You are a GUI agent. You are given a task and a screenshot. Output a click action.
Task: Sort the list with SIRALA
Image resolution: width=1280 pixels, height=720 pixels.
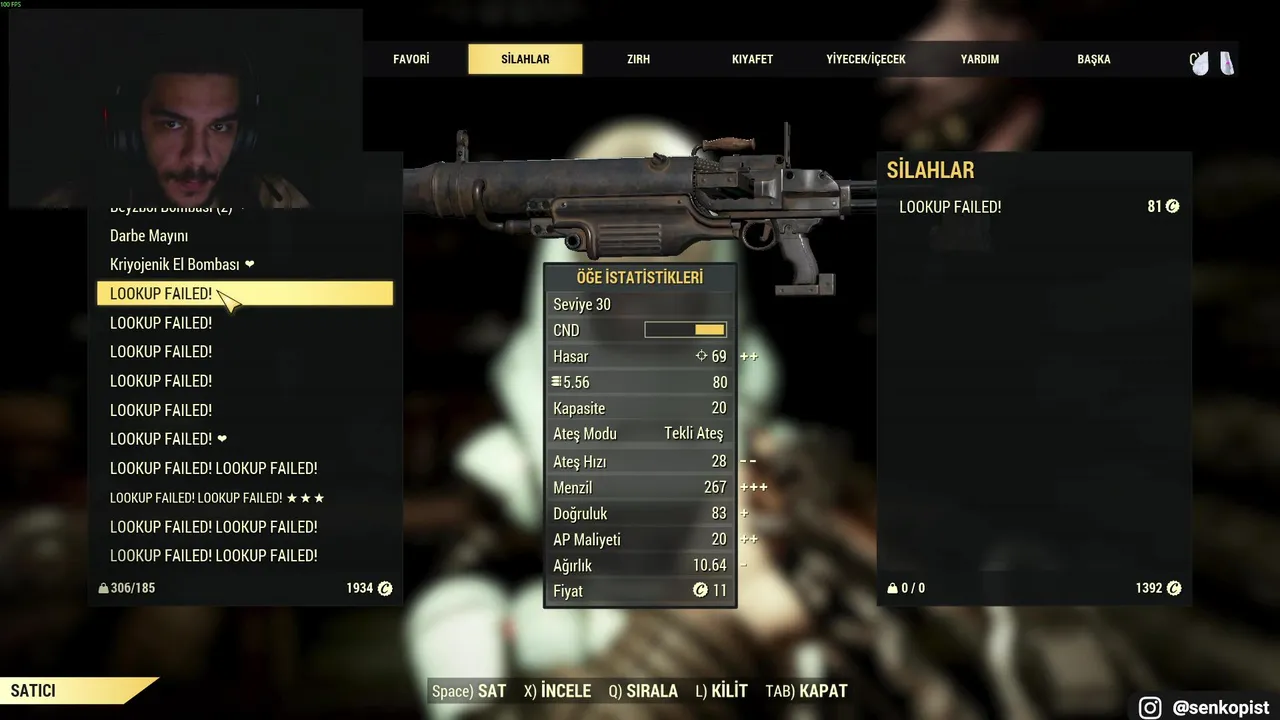pos(643,691)
